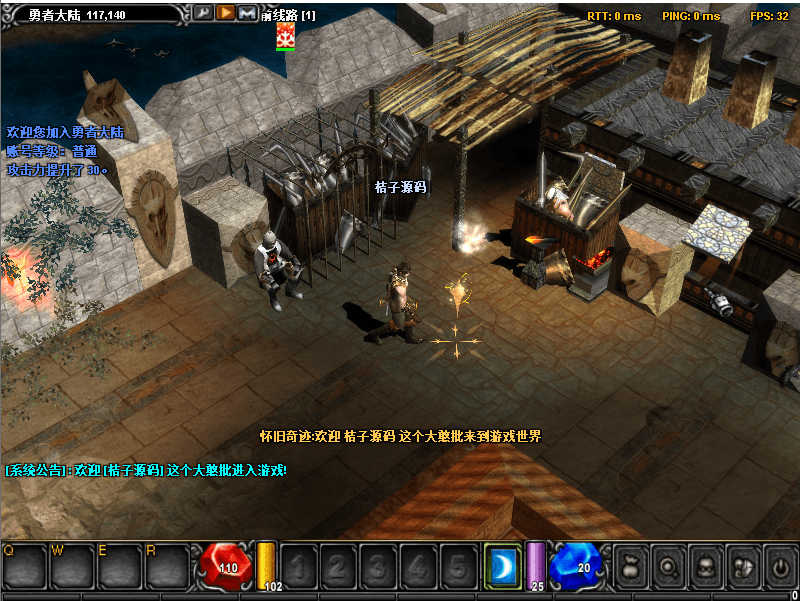Screen dimensions: 800x601
Task: Click the button right of the character icon
Action: click(x=743, y=567)
